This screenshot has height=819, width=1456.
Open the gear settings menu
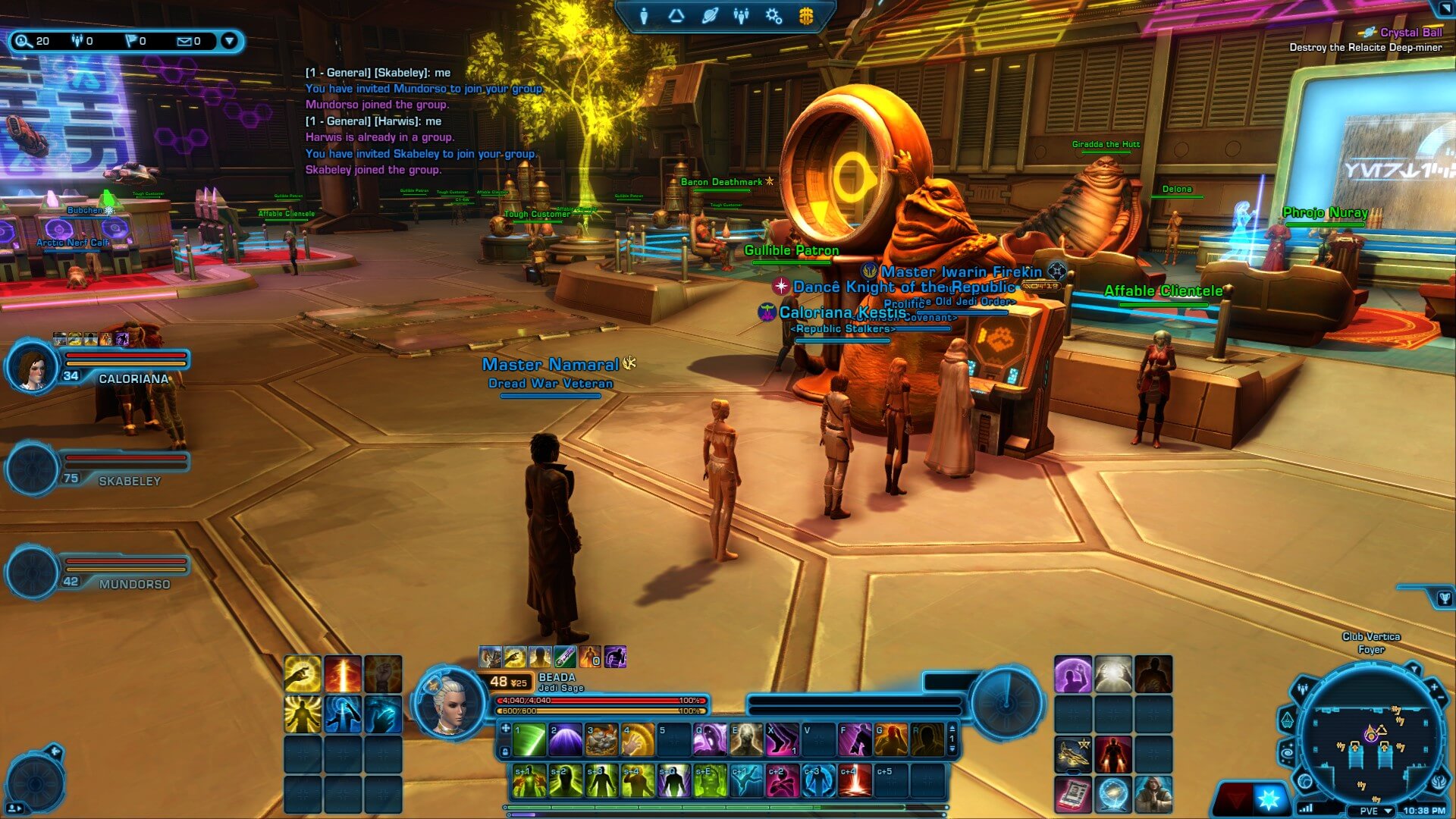[773, 16]
